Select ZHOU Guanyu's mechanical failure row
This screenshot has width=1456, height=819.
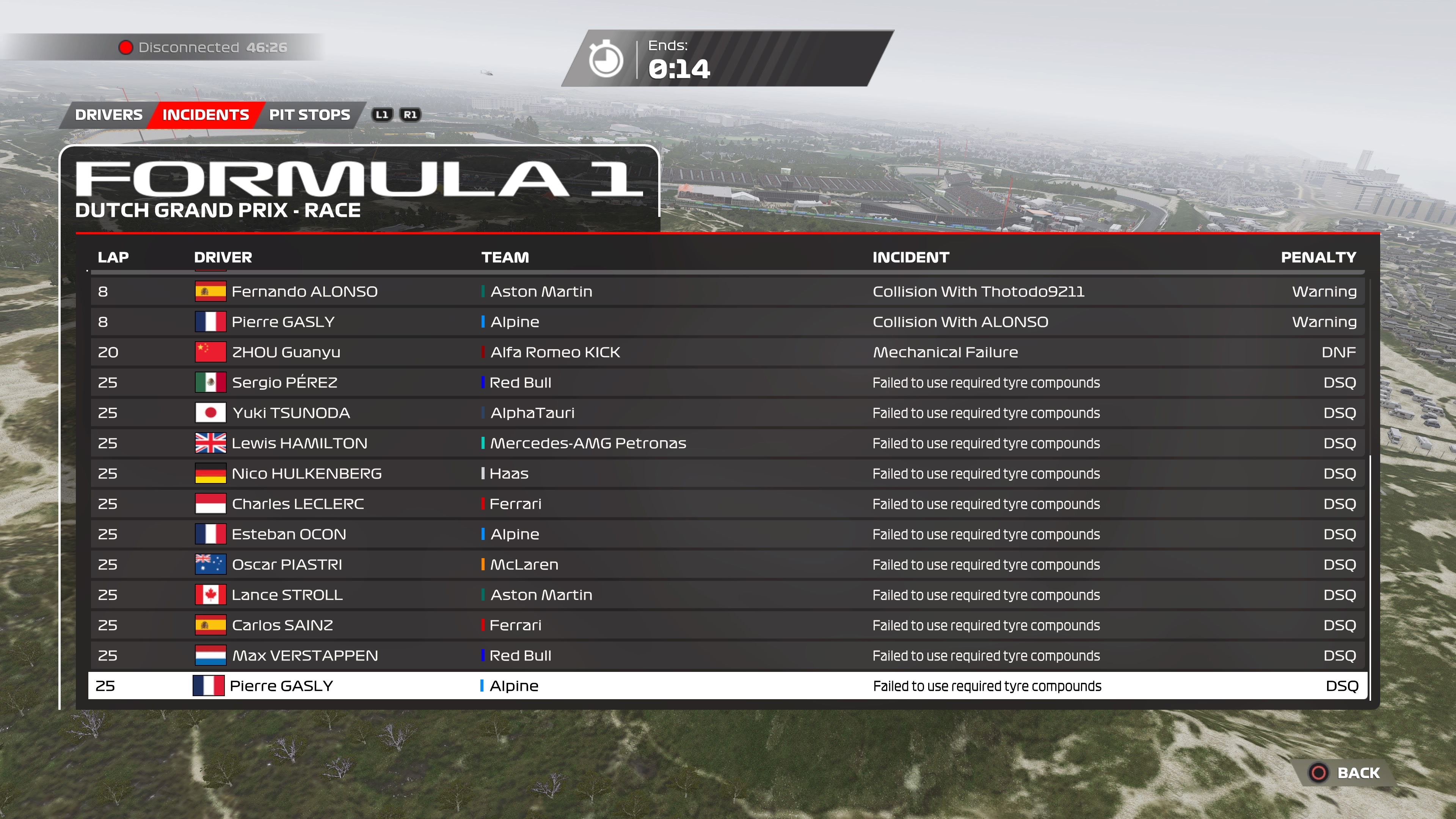[727, 352]
